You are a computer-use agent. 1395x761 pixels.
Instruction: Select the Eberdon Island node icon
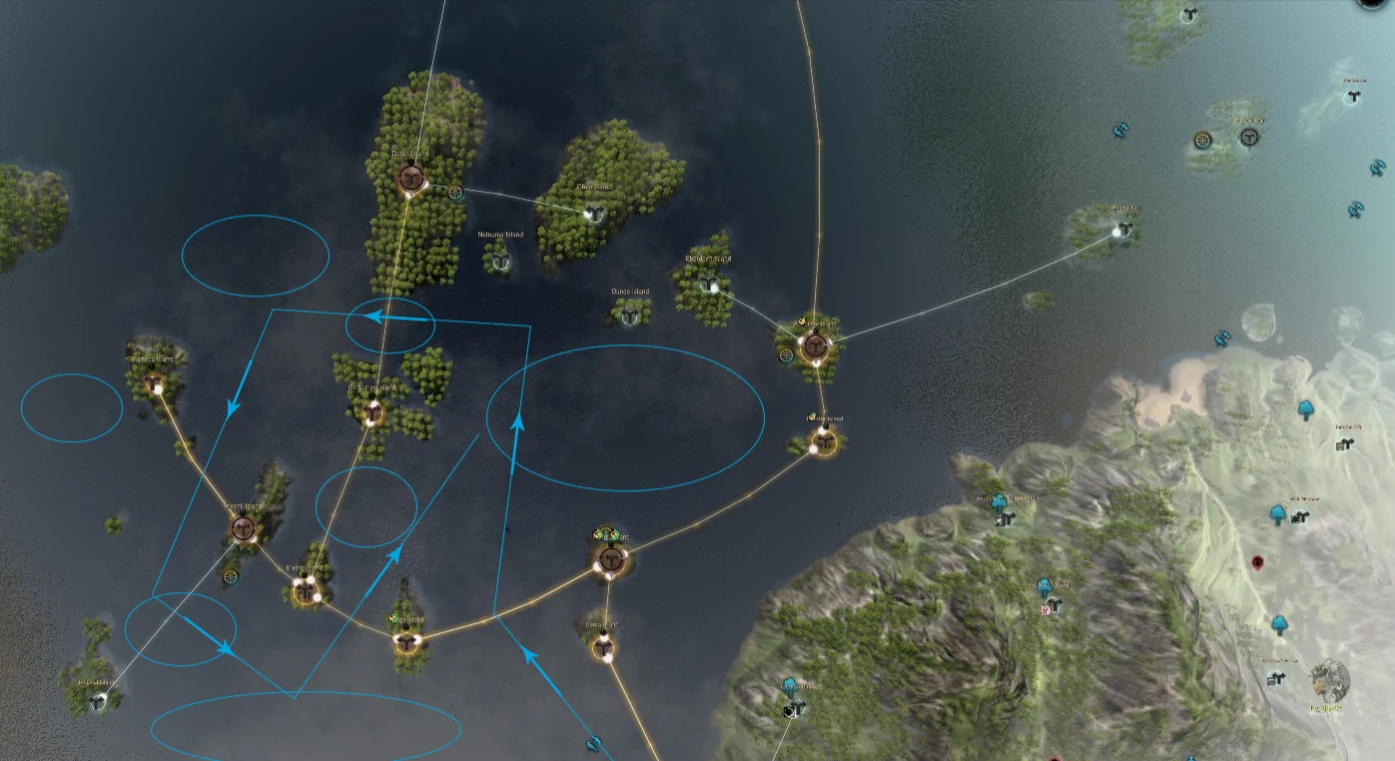(x=710, y=283)
